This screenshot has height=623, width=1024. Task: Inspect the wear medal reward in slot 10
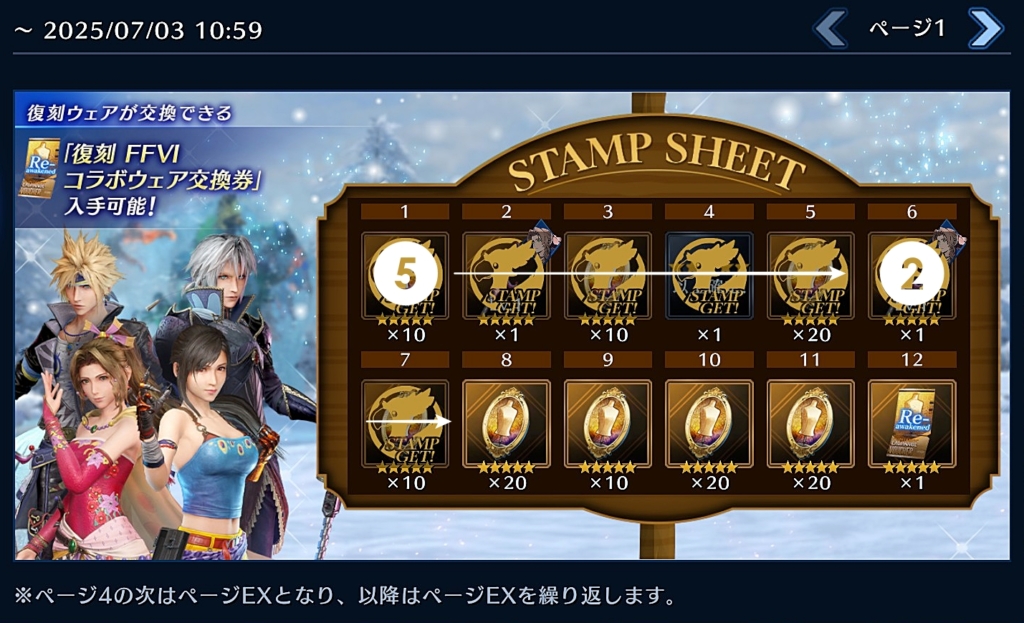click(x=708, y=423)
